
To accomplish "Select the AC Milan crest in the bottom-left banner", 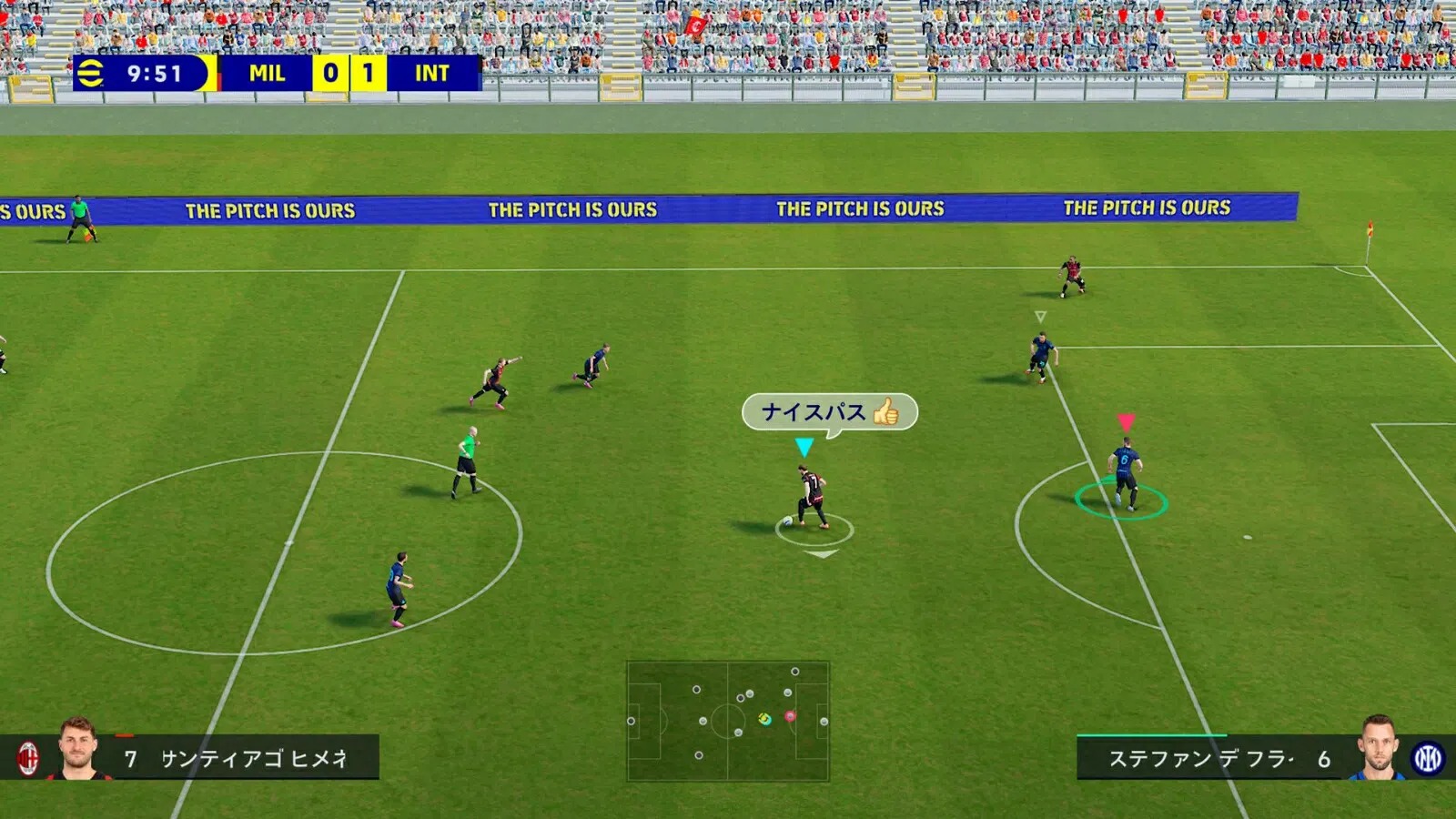I will [31, 757].
